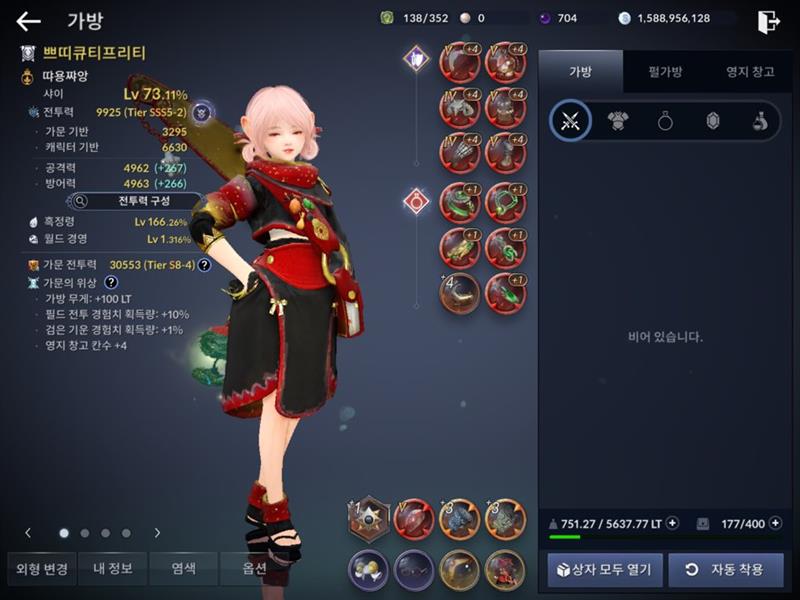The width and height of the screenshot is (800, 600).
Task: Open the 내 정보 info panel
Action: (113, 569)
